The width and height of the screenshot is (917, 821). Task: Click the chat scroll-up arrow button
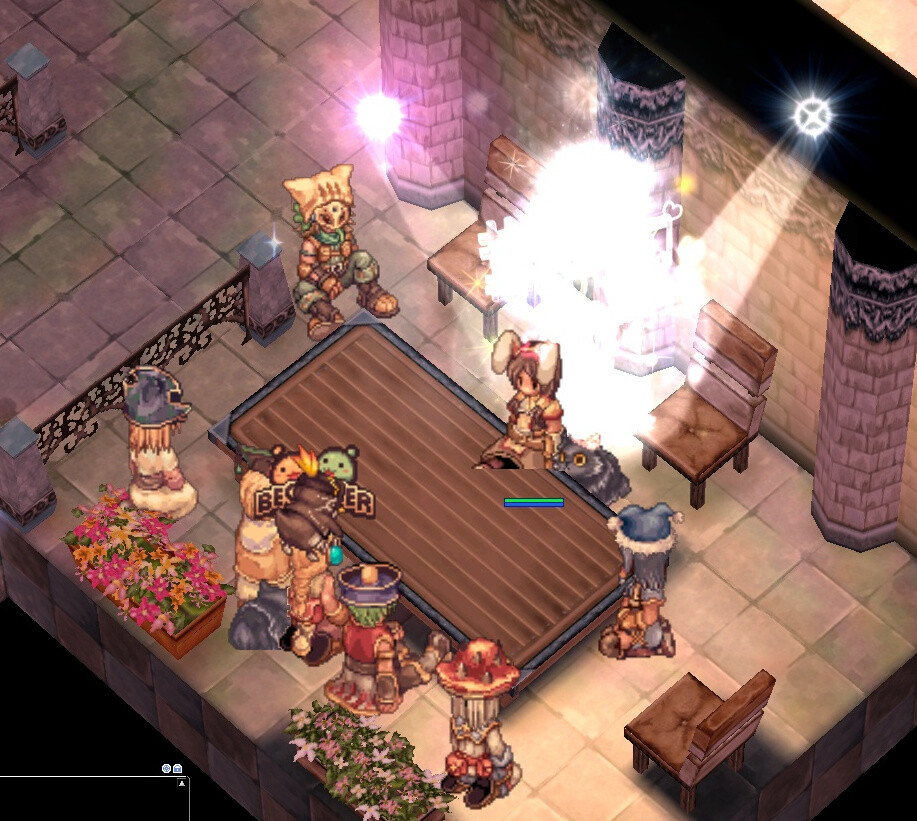182,784
